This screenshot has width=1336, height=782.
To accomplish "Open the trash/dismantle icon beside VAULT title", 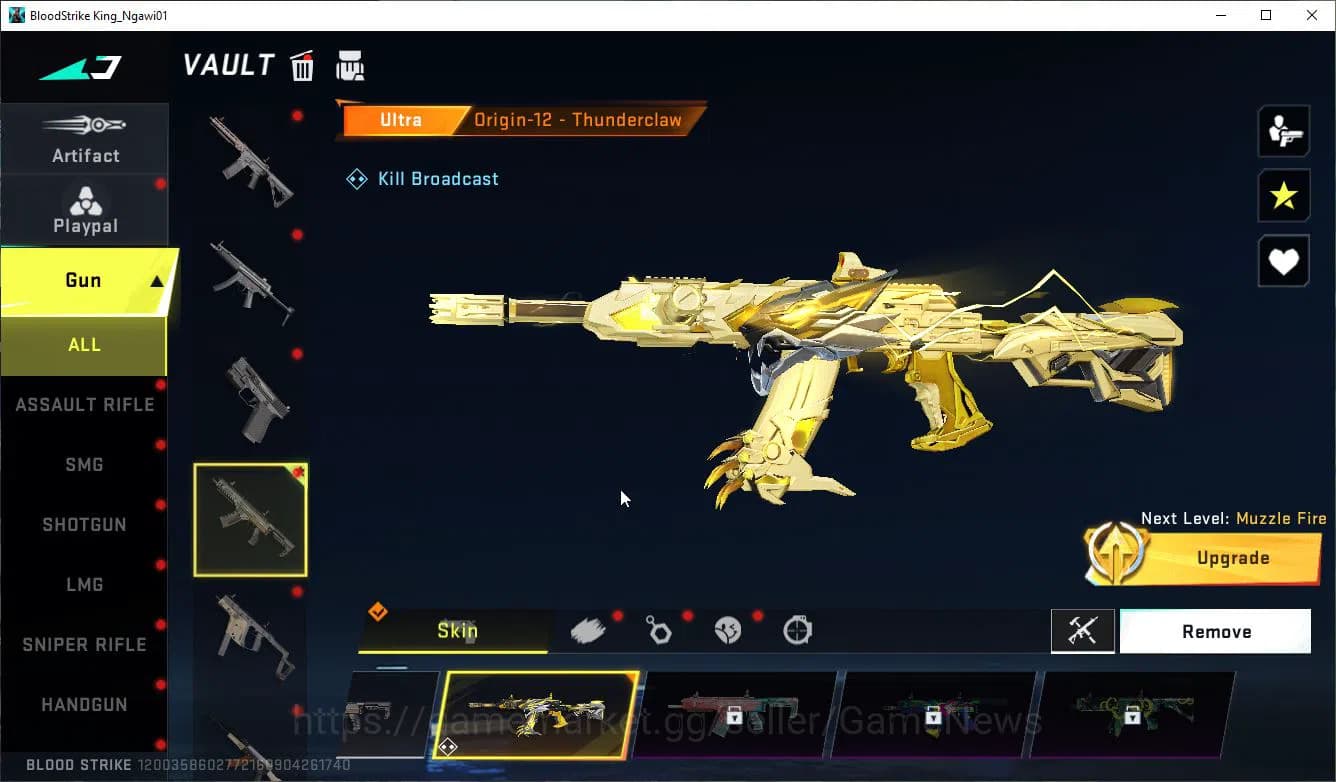I will pyautogui.click(x=302, y=65).
